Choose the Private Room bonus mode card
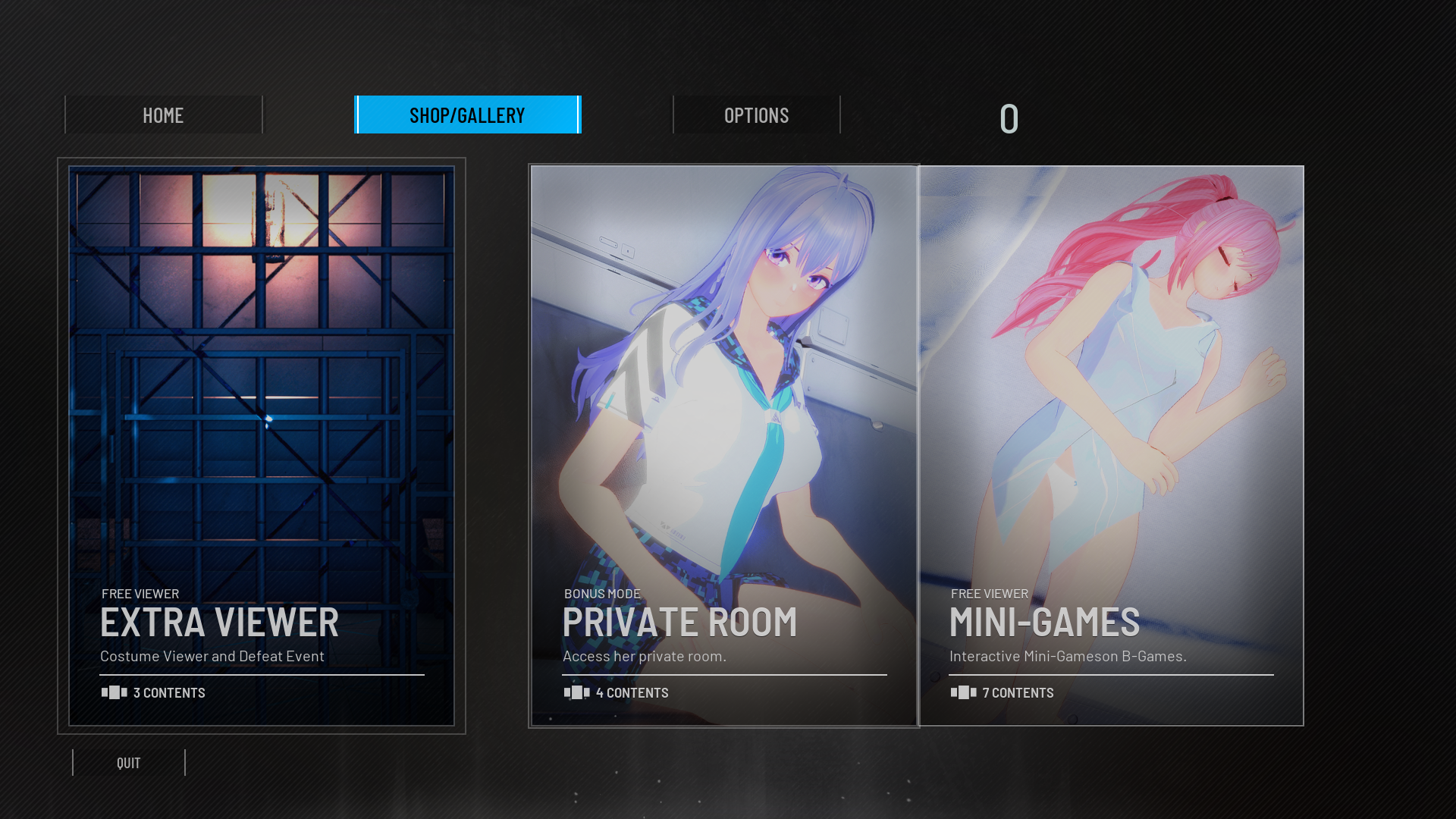This screenshot has width=1456, height=819. coord(724,446)
